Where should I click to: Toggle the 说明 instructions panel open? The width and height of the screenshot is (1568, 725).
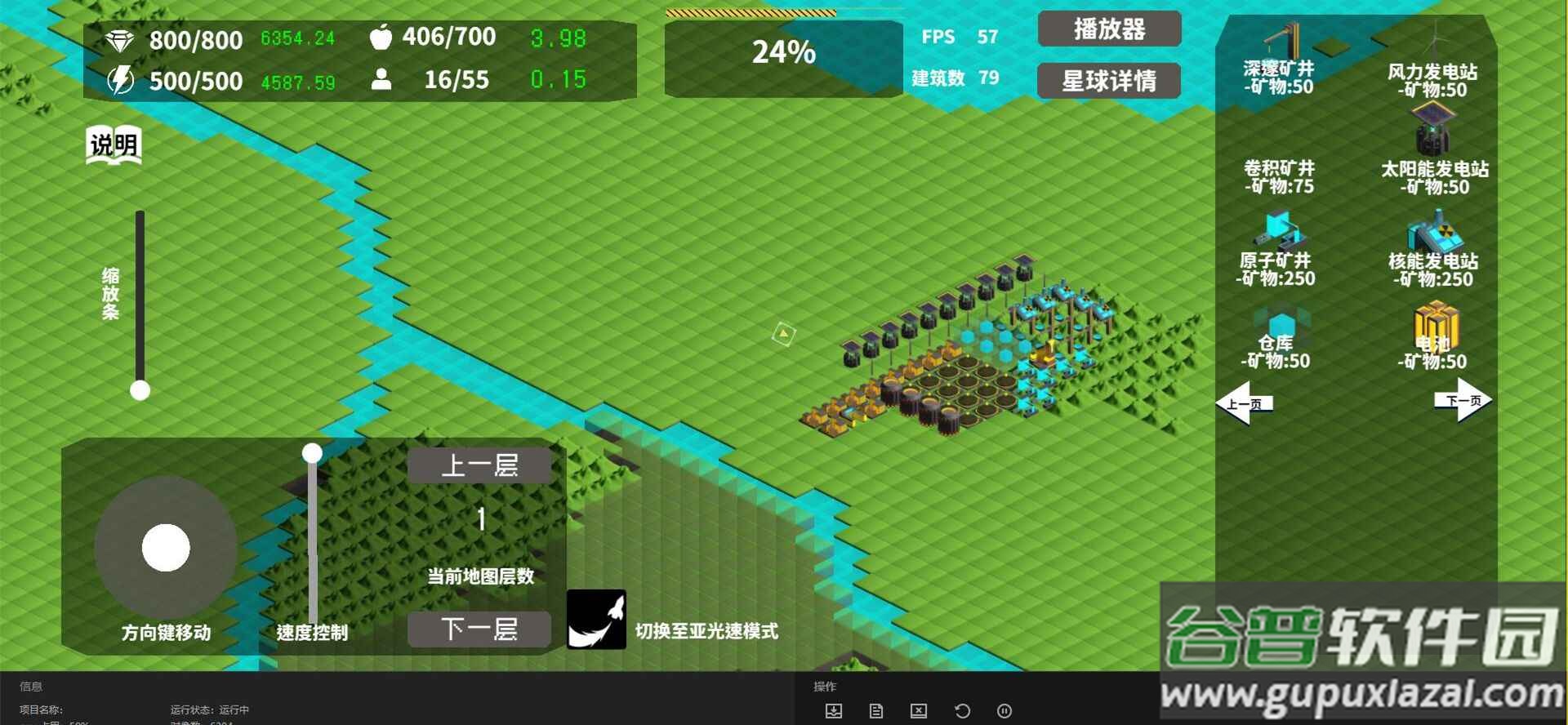pos(113,144)
